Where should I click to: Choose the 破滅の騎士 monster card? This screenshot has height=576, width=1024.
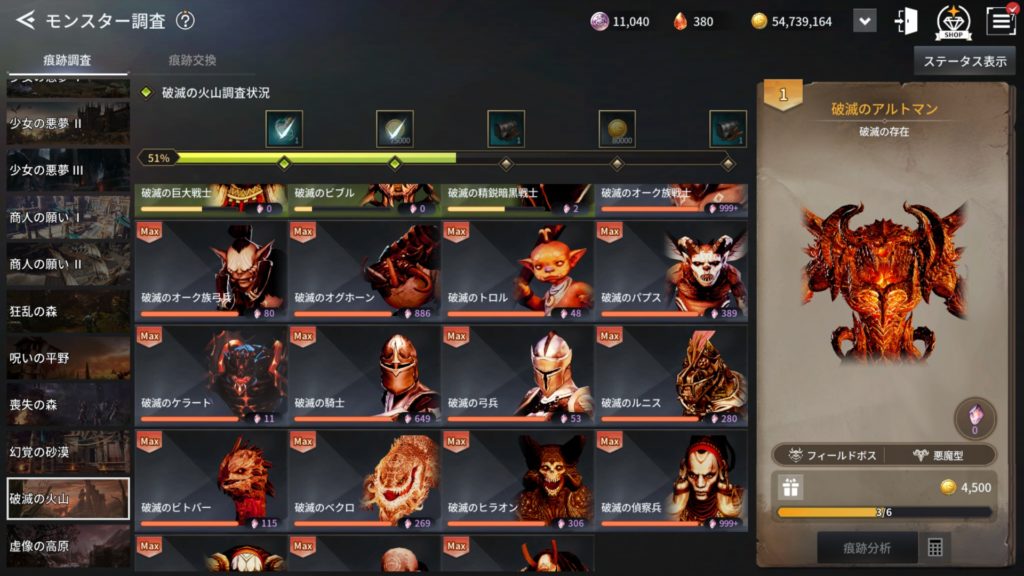[x=364, y=376]
